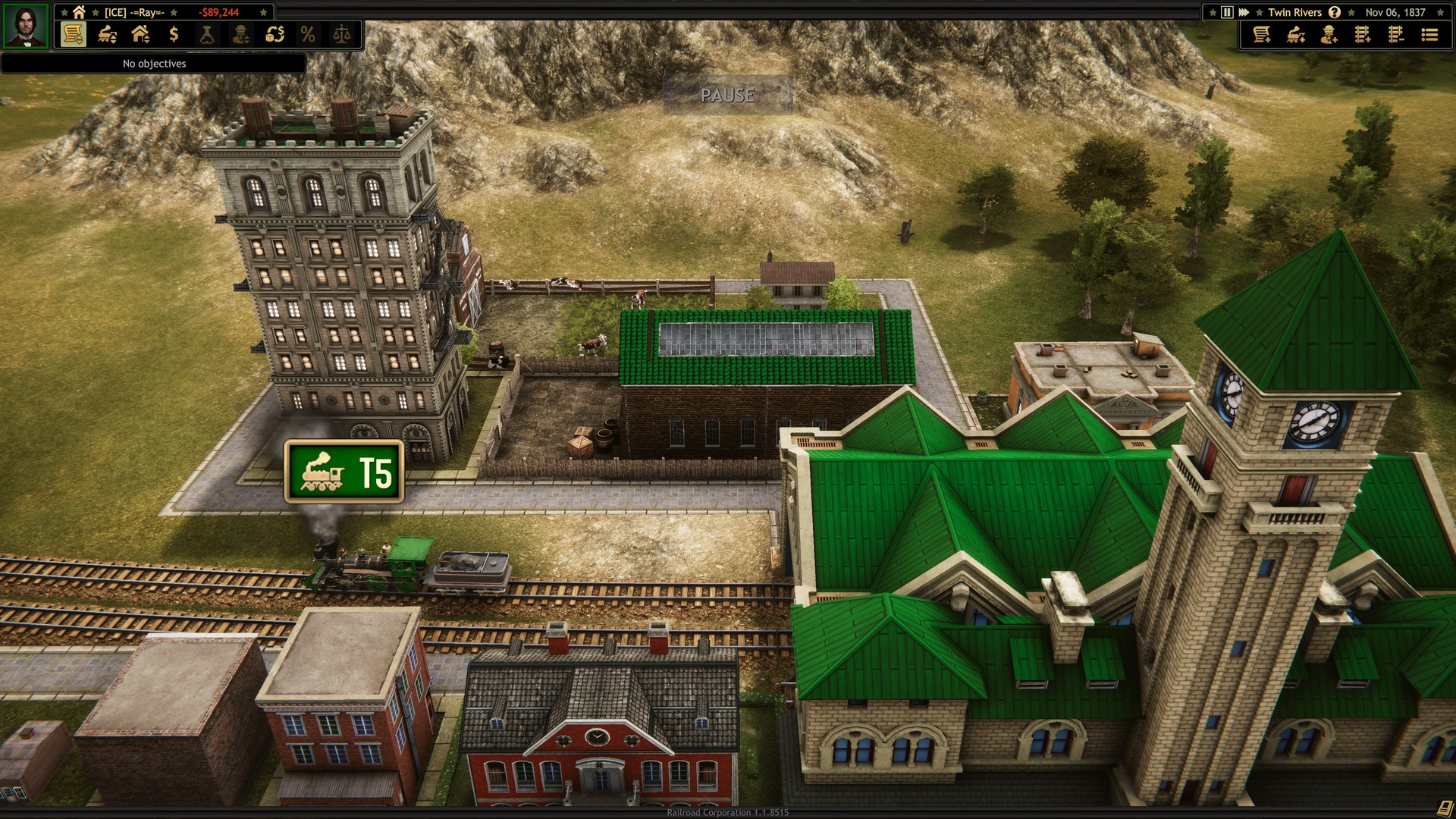Toggle the objectives scroll panel
This screenshot has width=1456, height=819.
click(74, 34)
